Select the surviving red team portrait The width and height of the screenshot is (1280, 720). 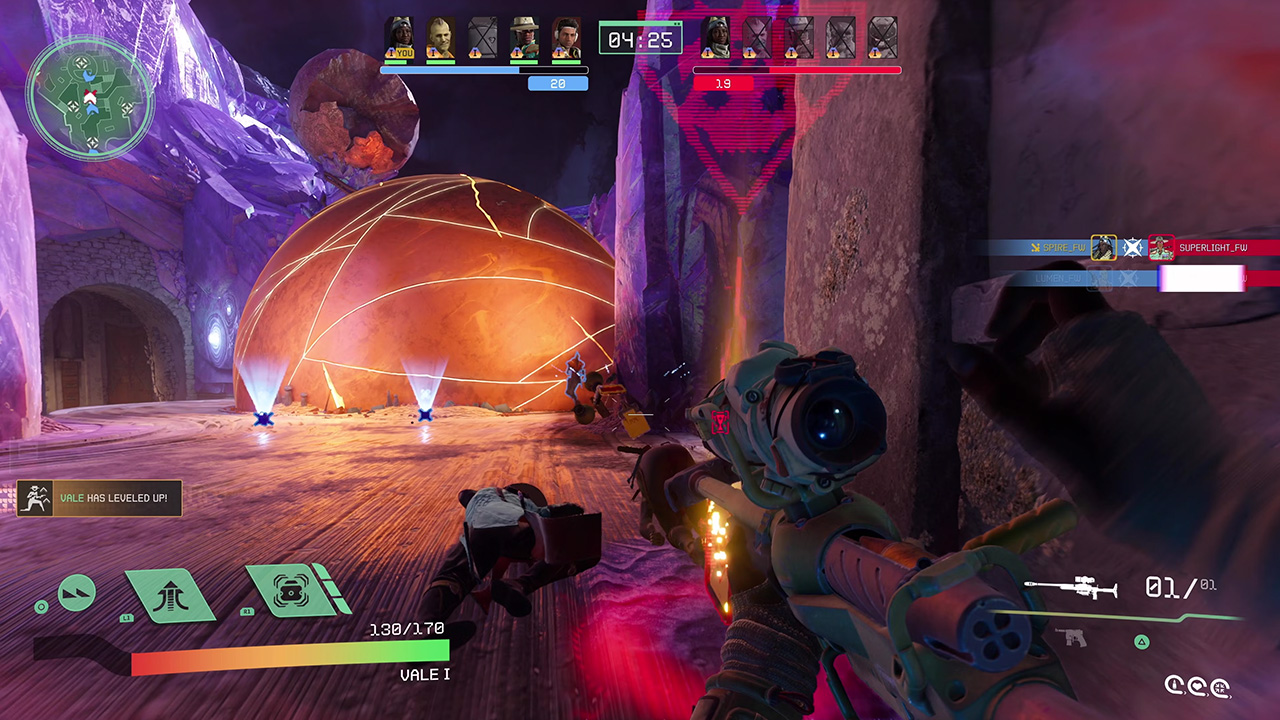pos(714,36)
